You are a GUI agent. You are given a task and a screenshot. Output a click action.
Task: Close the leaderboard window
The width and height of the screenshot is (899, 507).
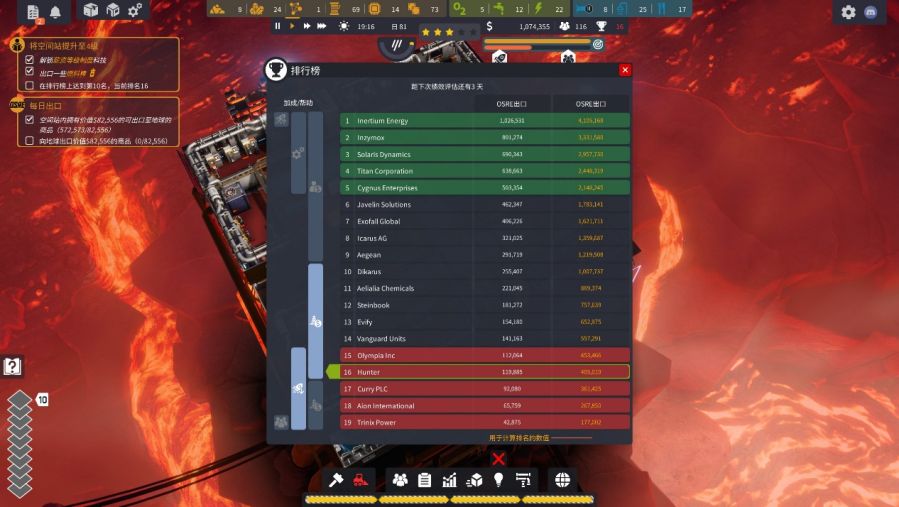625,70
